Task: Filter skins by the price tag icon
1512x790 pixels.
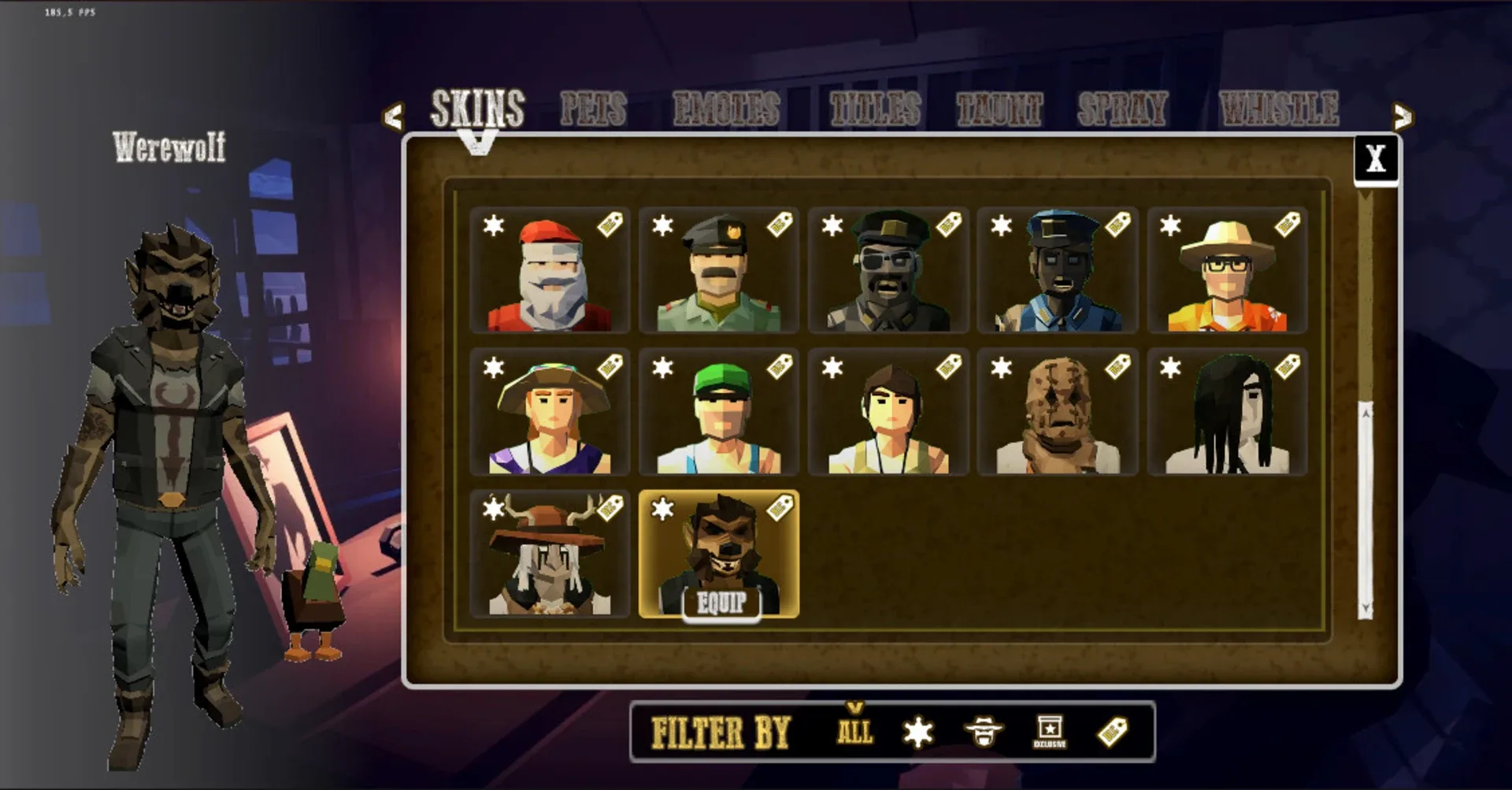Action: (1113, 731)
